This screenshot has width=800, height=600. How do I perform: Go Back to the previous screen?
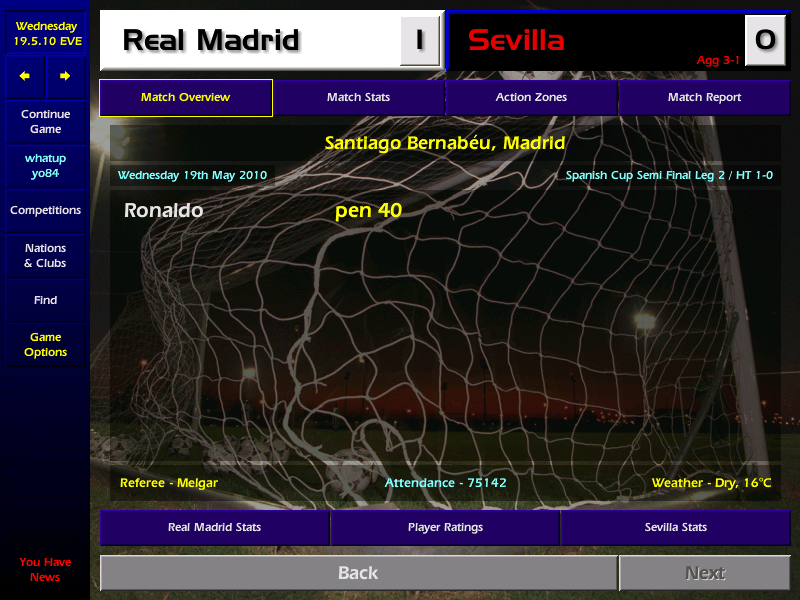pyautogui.click(x=358, y=573)
